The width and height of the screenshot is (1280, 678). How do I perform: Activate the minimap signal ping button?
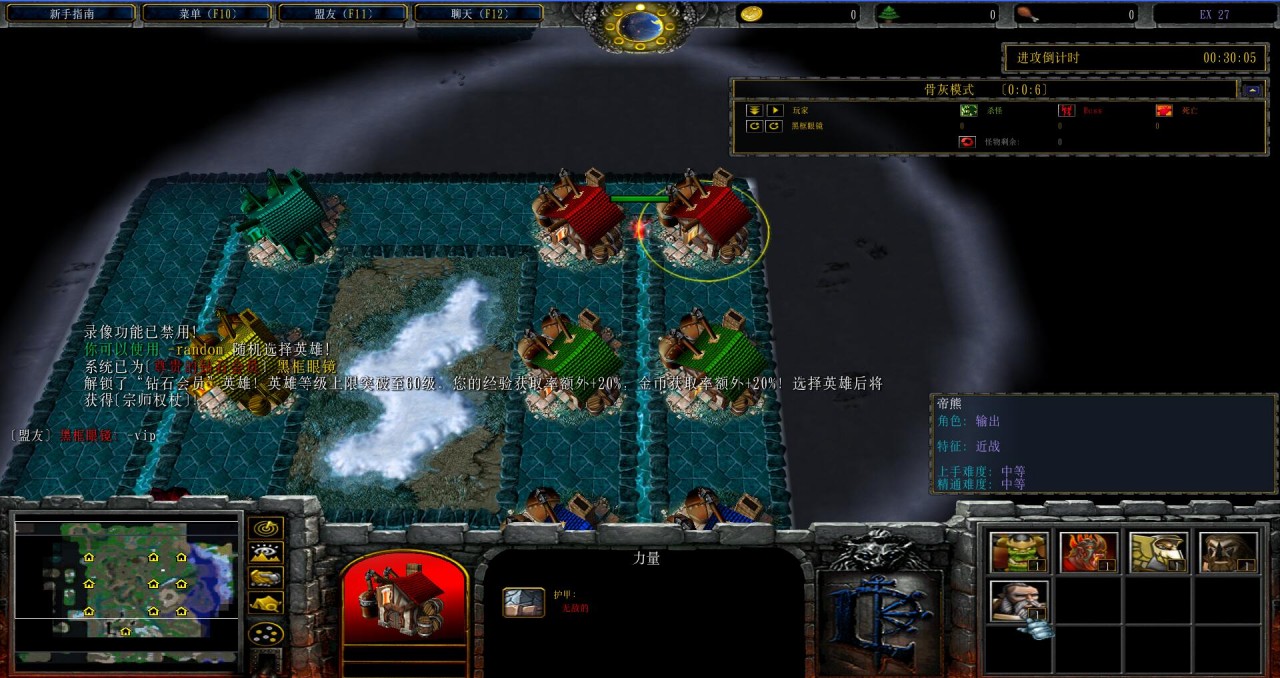click(265, 527)
